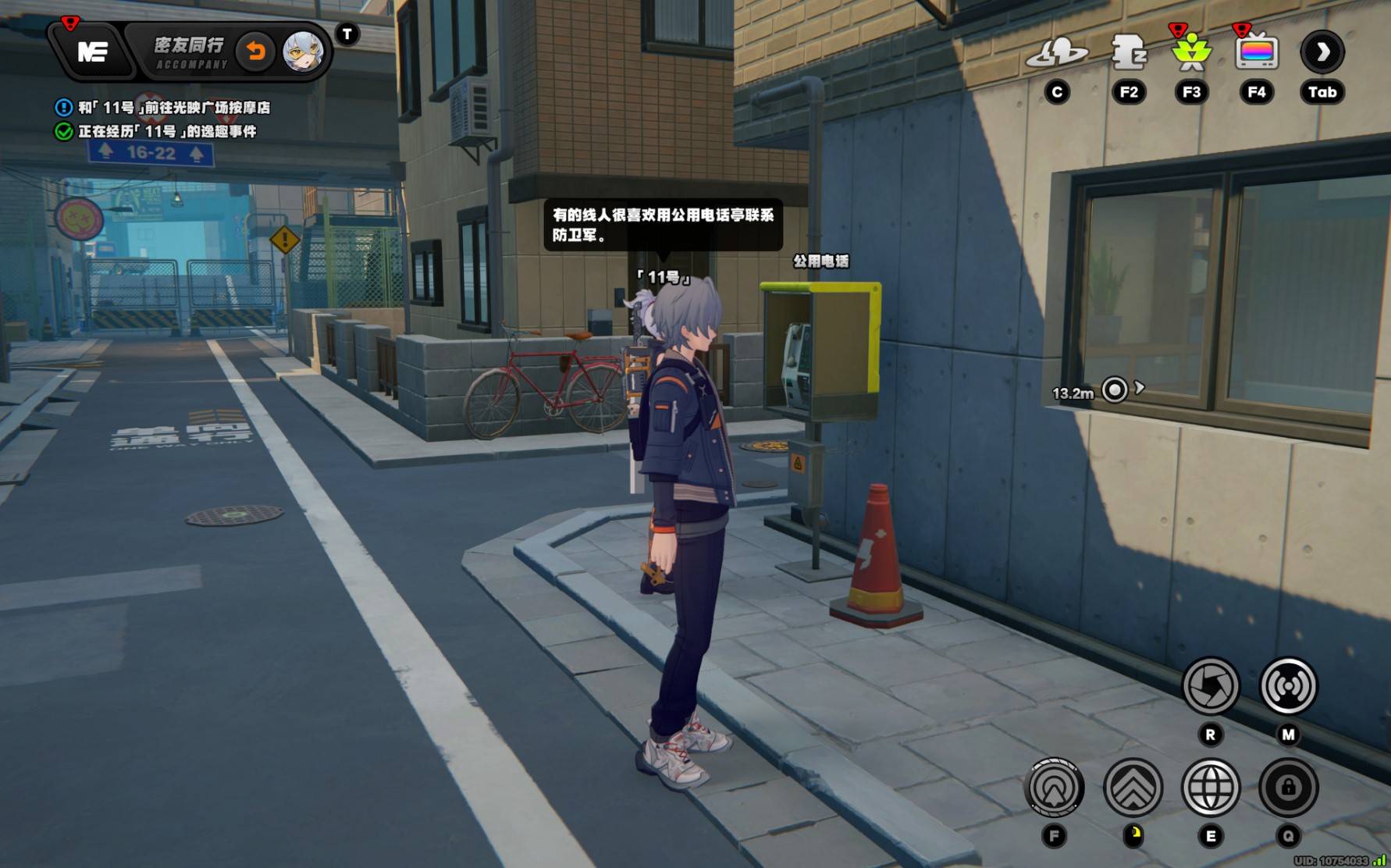Open the rainbow TV screen icon
The image size is (1391, 868).
click(x=1256, y=52)
